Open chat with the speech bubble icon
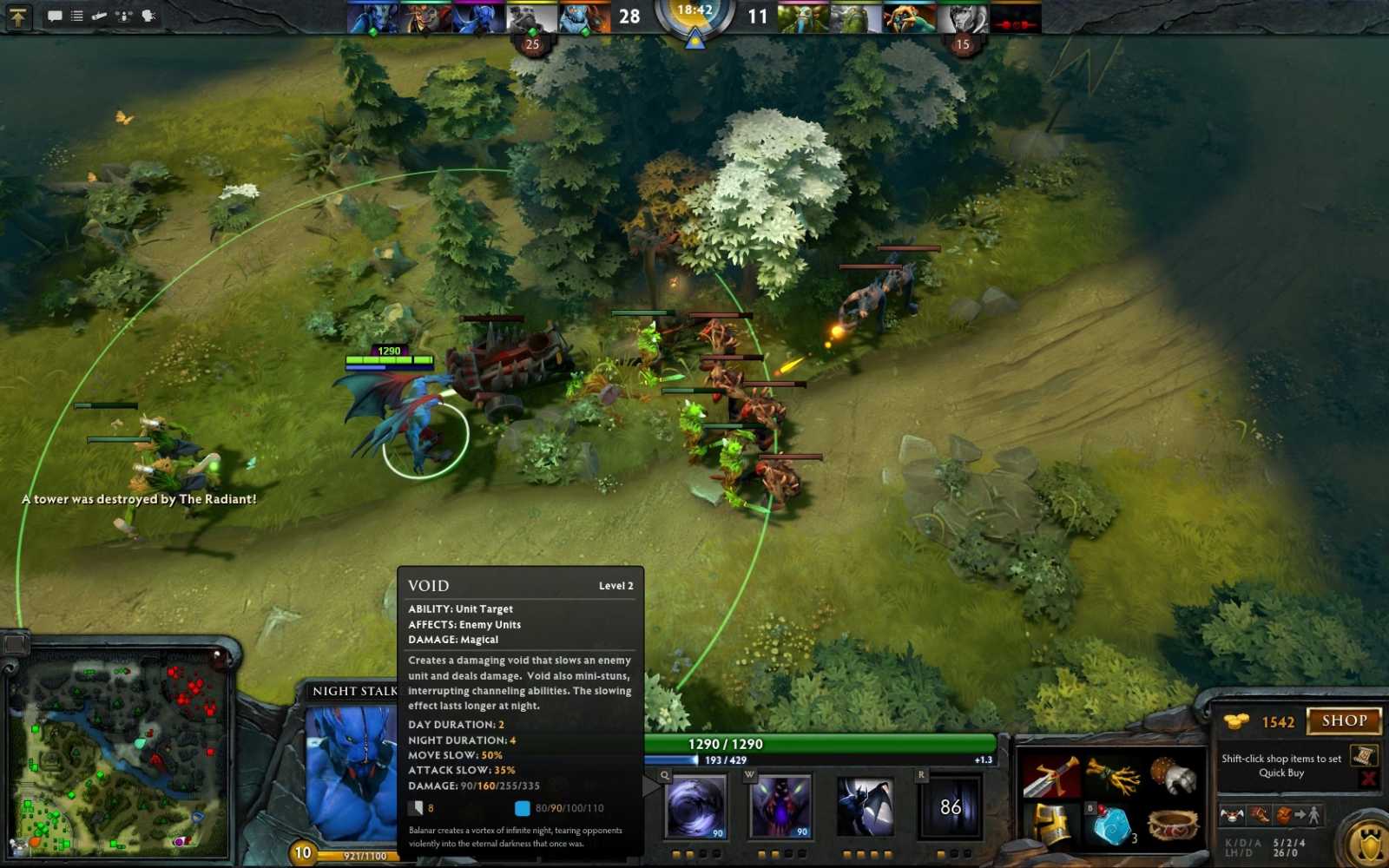Image resolution: width=1389 pixels, height=868 pixels. pyautogui.click(x=55, y=16)
